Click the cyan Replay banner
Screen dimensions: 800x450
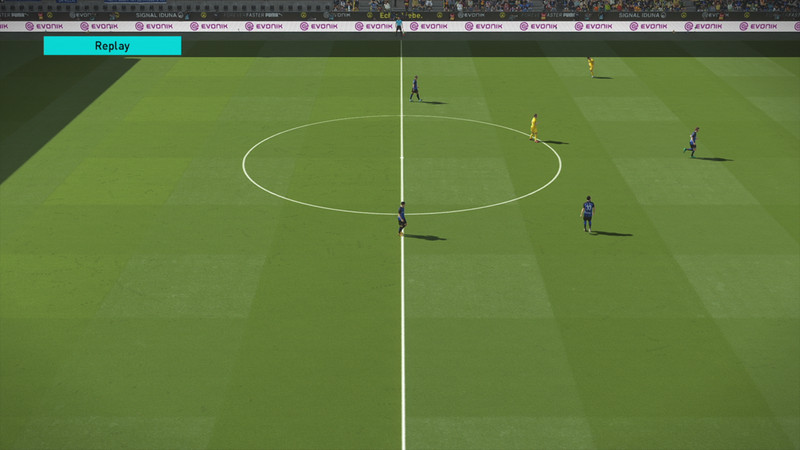point(112,46)
